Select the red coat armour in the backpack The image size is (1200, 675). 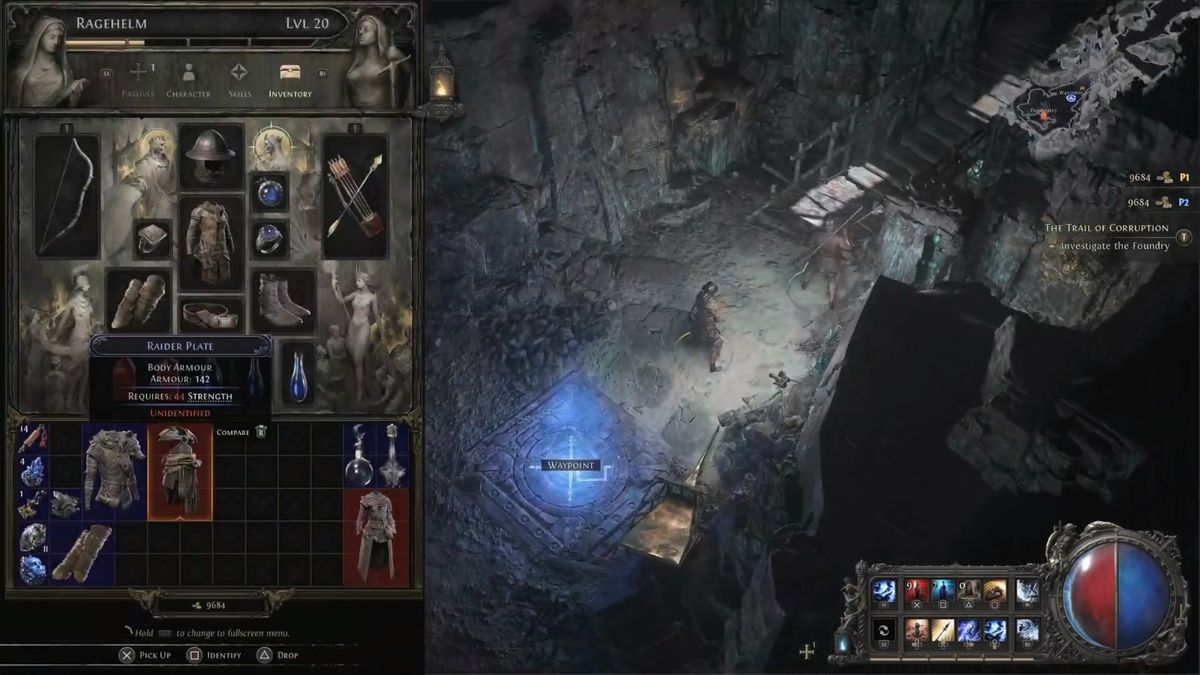[x=376, y=537]
